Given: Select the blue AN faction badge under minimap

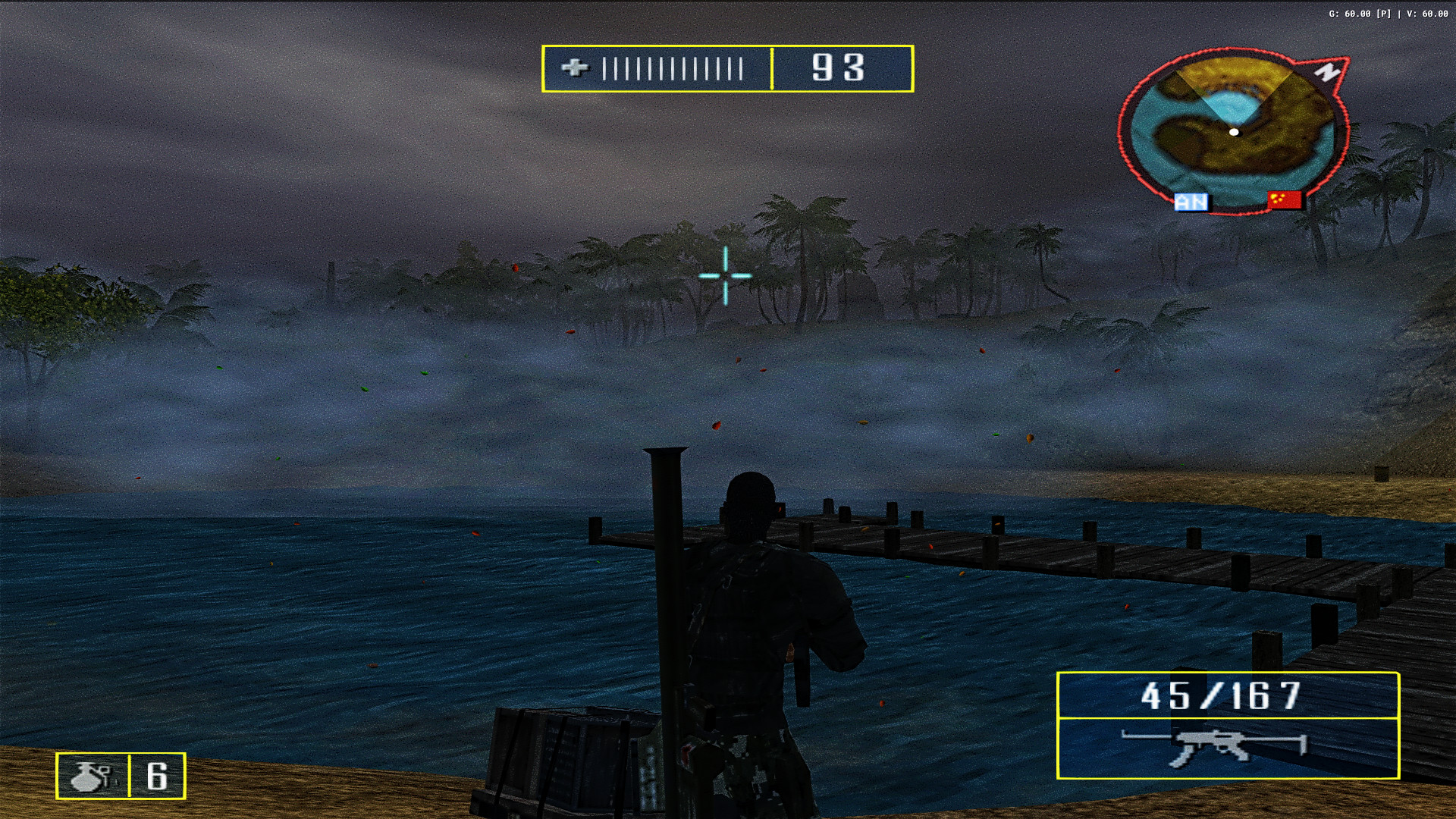Looking at the screenshot, I should coord(1192,201).
